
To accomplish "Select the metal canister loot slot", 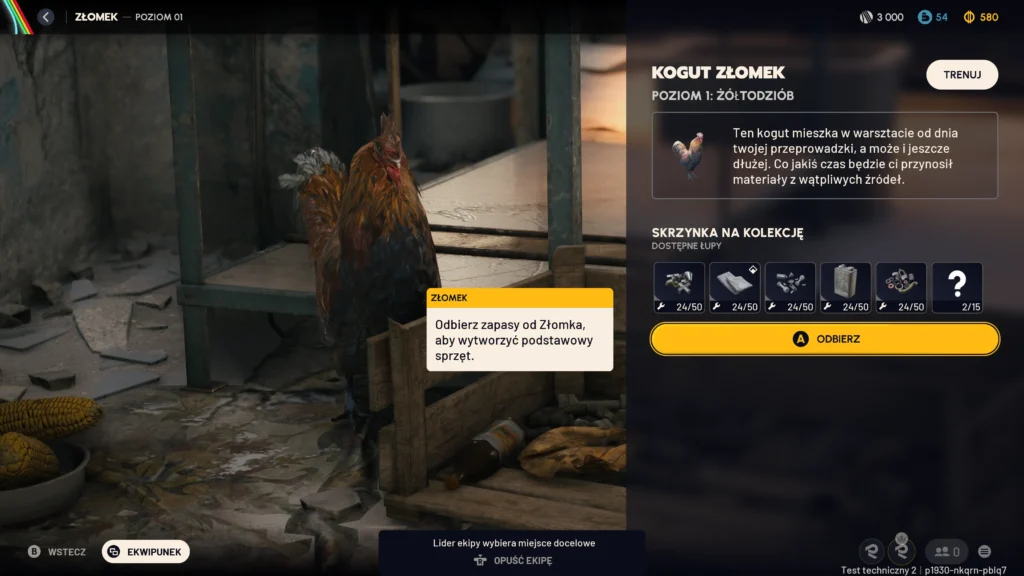I will pos(846,288).
